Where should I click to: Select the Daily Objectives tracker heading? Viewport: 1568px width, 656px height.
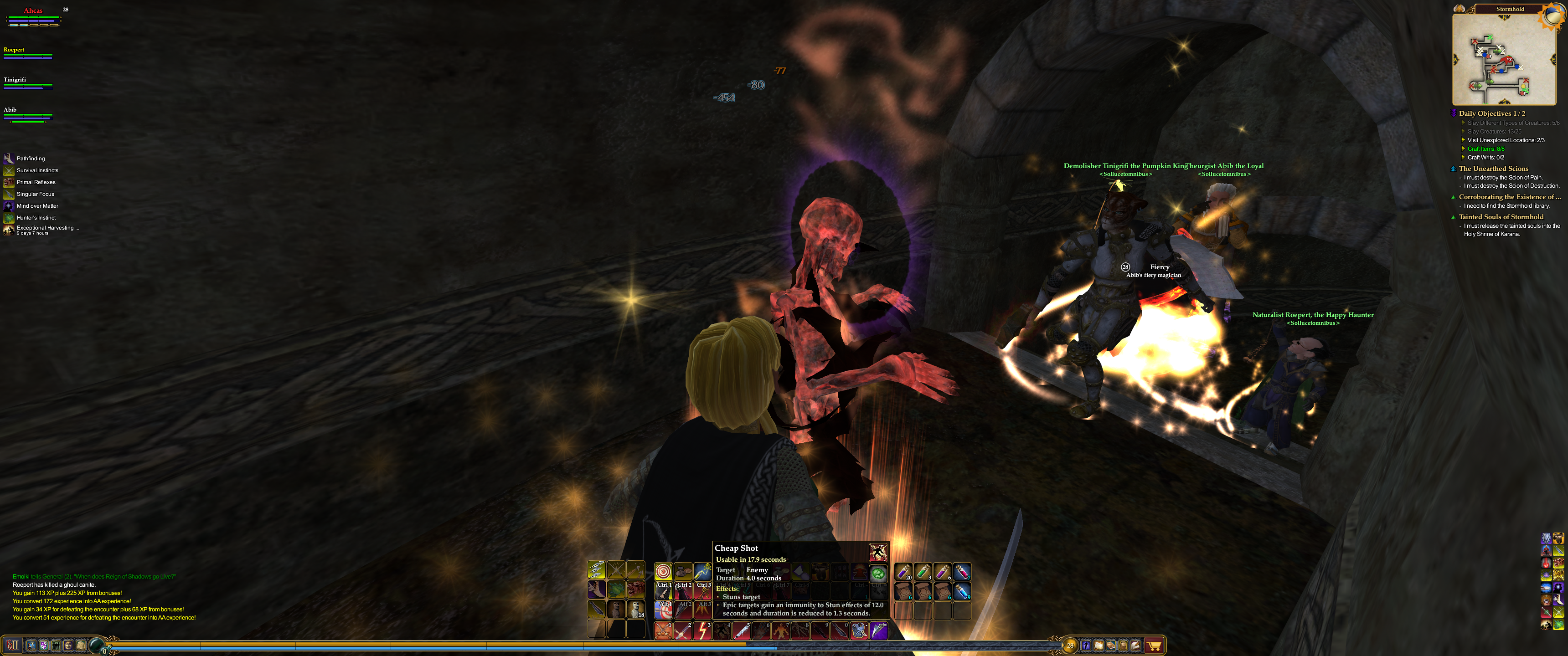[x=1491, y=113]
